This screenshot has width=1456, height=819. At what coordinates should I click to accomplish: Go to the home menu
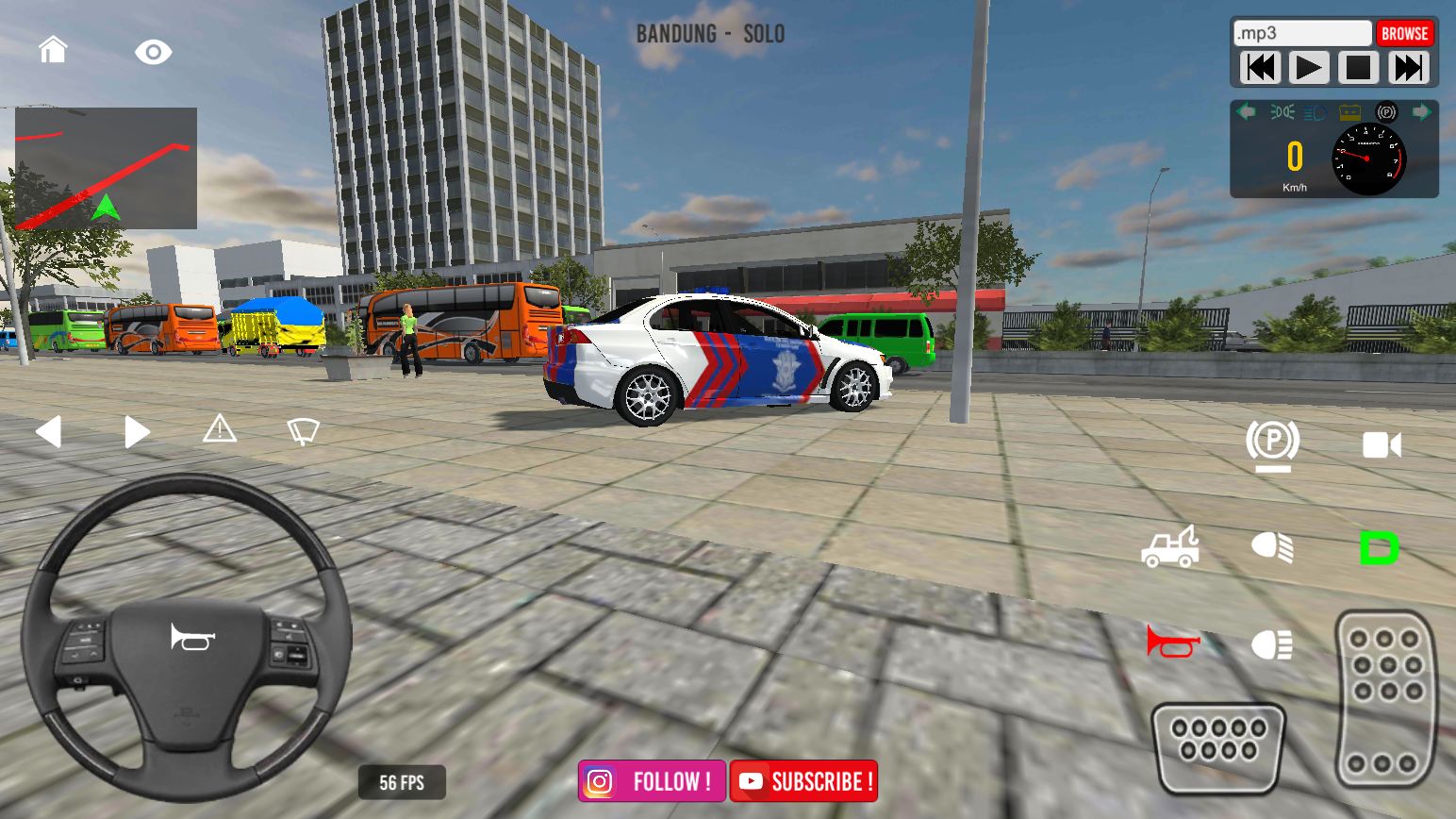click(53, 49)
